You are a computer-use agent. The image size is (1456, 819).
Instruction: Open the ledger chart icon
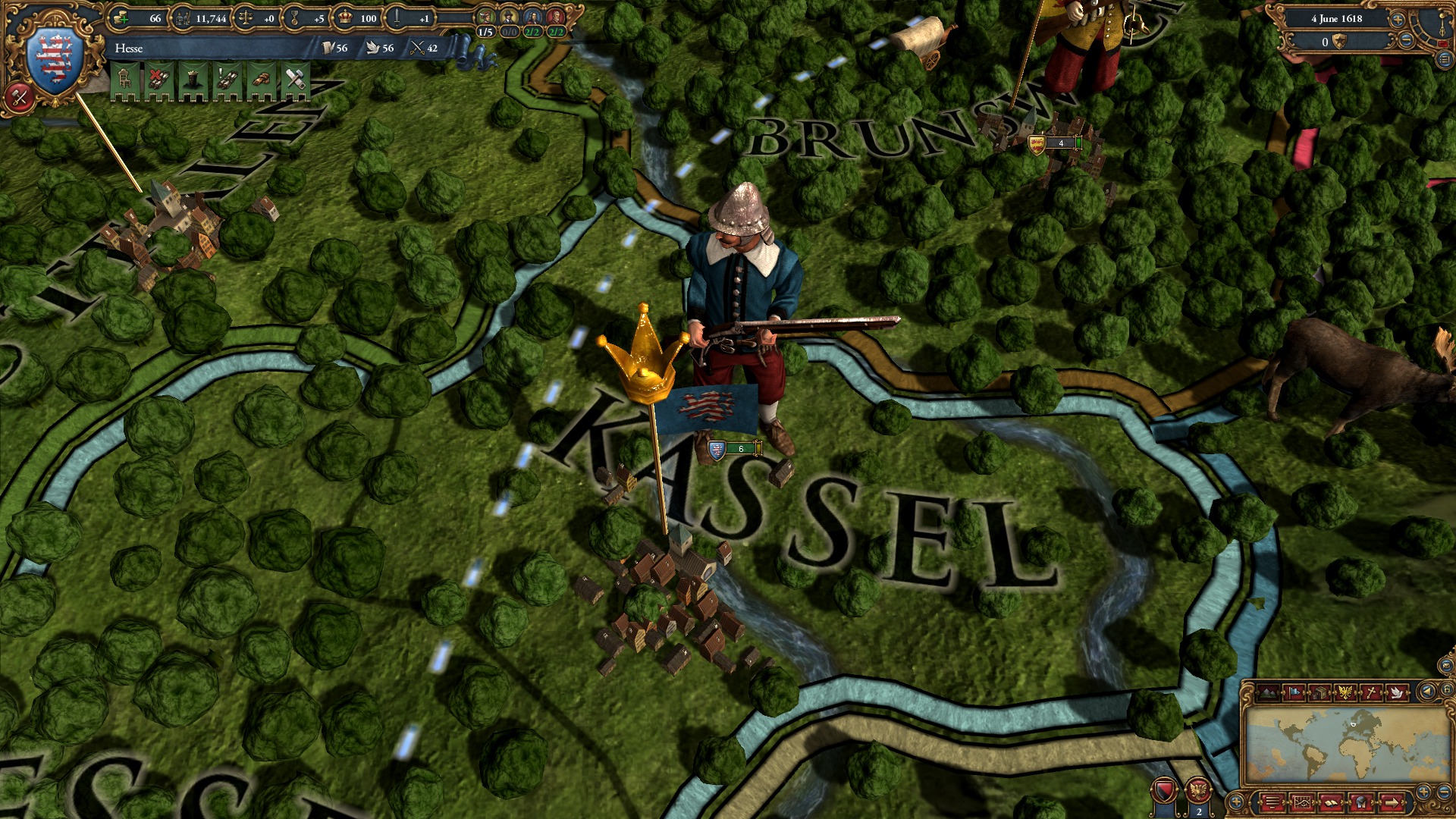[1303, 802]
